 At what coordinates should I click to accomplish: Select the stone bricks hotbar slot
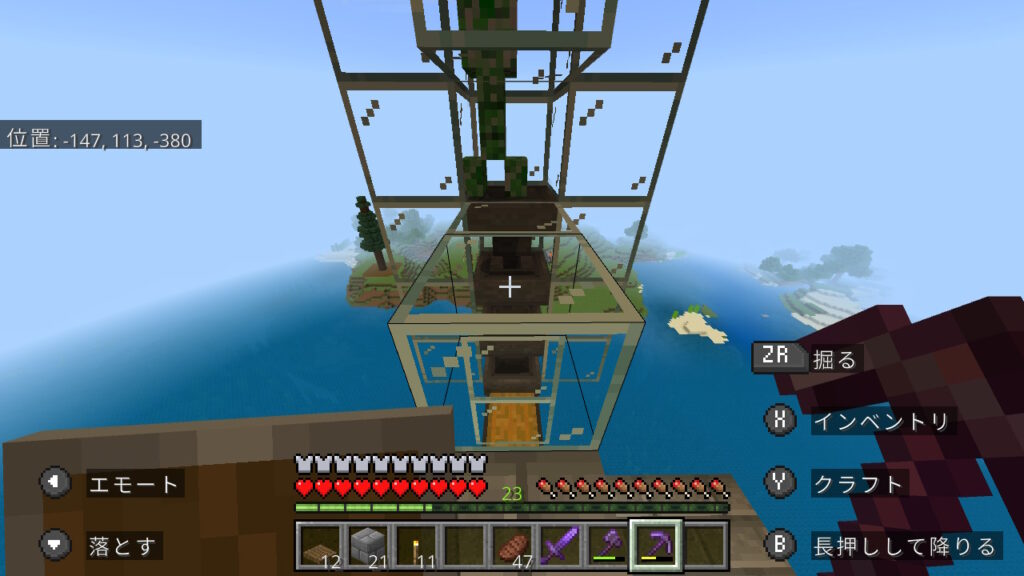pyautogui.click(x=368, y=544)
